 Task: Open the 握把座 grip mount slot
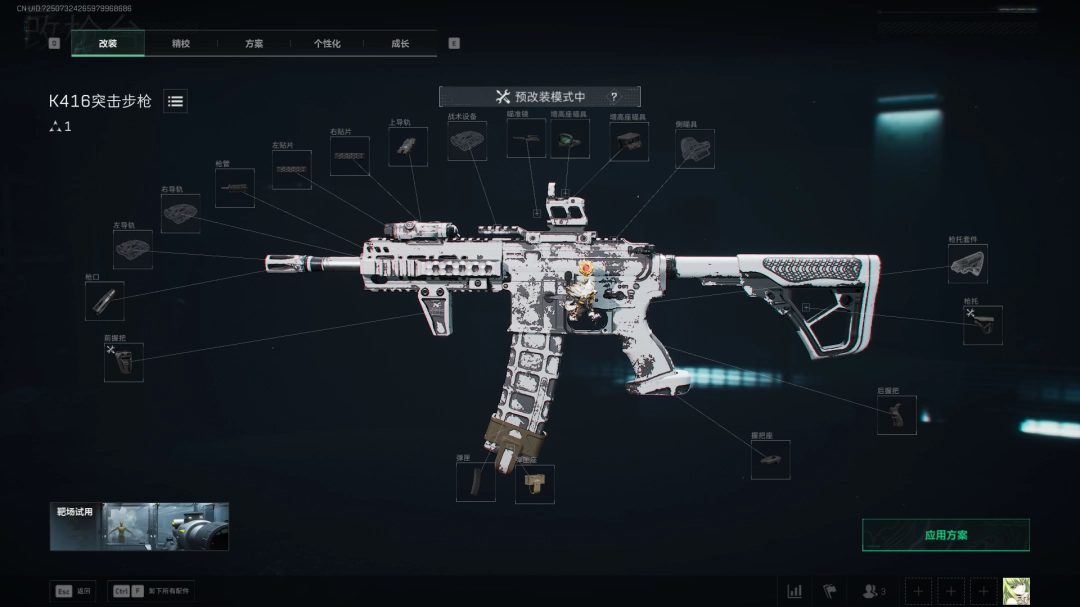tap(770, 460)
